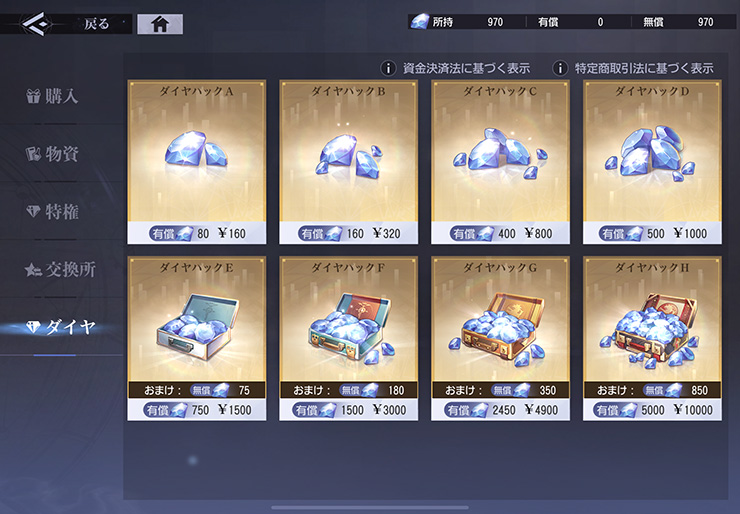Purchase ダイヤパックB for ¥320

349,162
